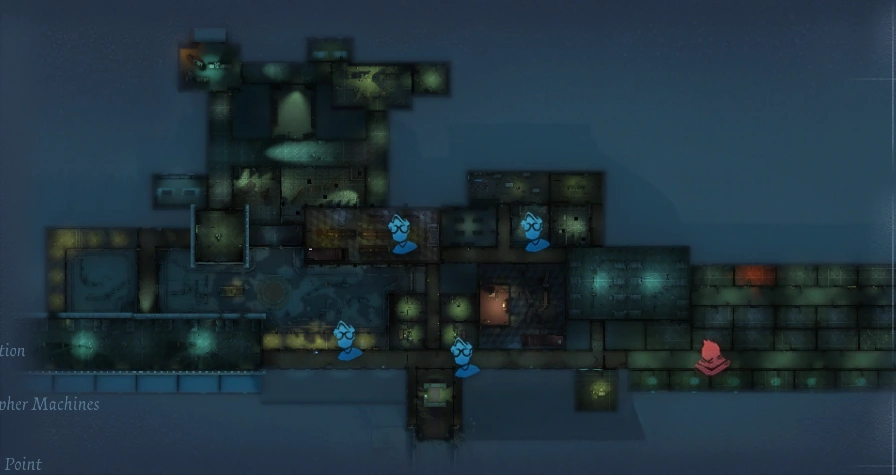Image resolution: width=896 pixels, height=475 pixels.
Task: Select the red hunter marker on the map
Action: (711, 357)
